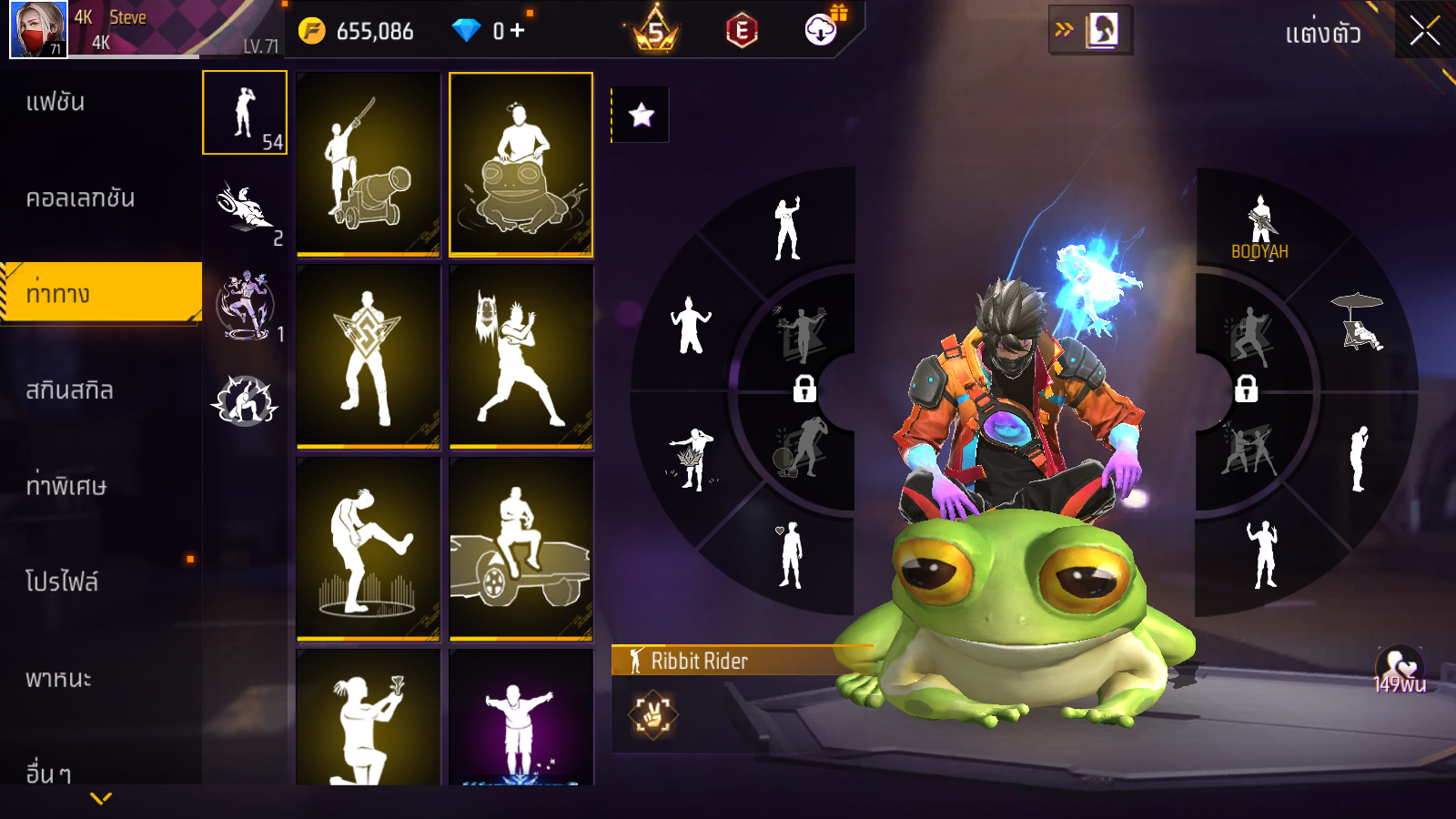
Task: Open the โปรไฟล์ tab
Action: click(x=62, y=582)
